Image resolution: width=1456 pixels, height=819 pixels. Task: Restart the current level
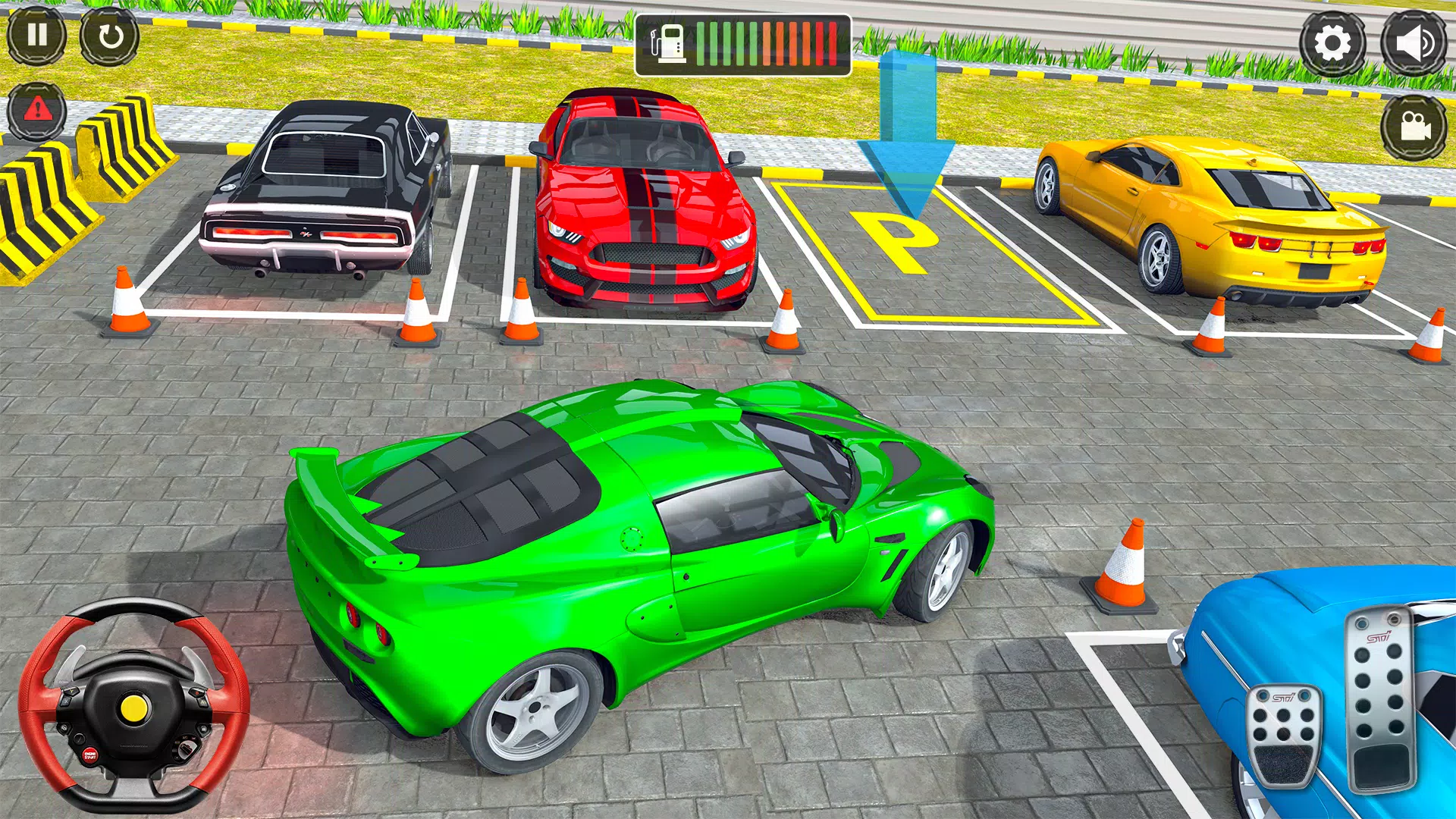(x=110, y=36)
